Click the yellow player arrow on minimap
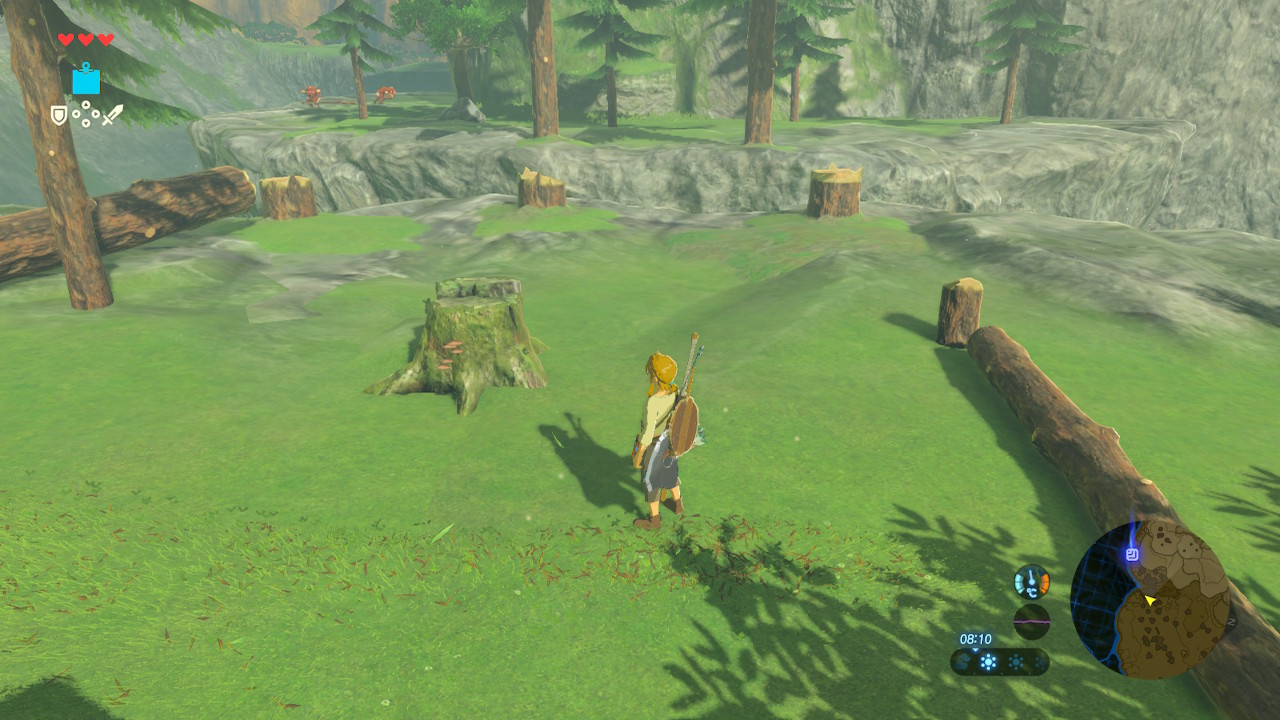Screen dimensions: 1280x720 1150,601
